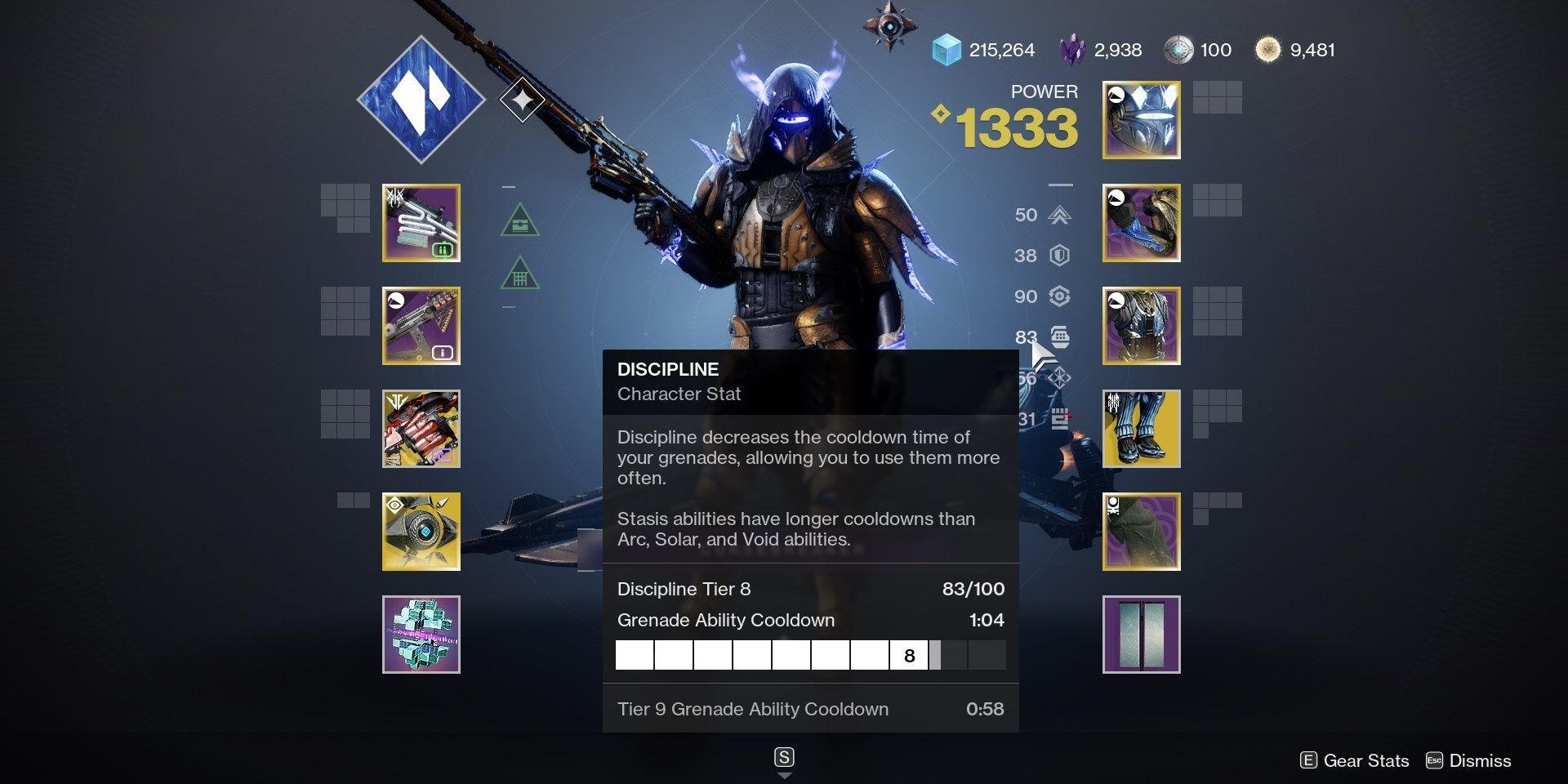
Task: Select the equipped gauntlets
Action: (x=1140, y=223)
